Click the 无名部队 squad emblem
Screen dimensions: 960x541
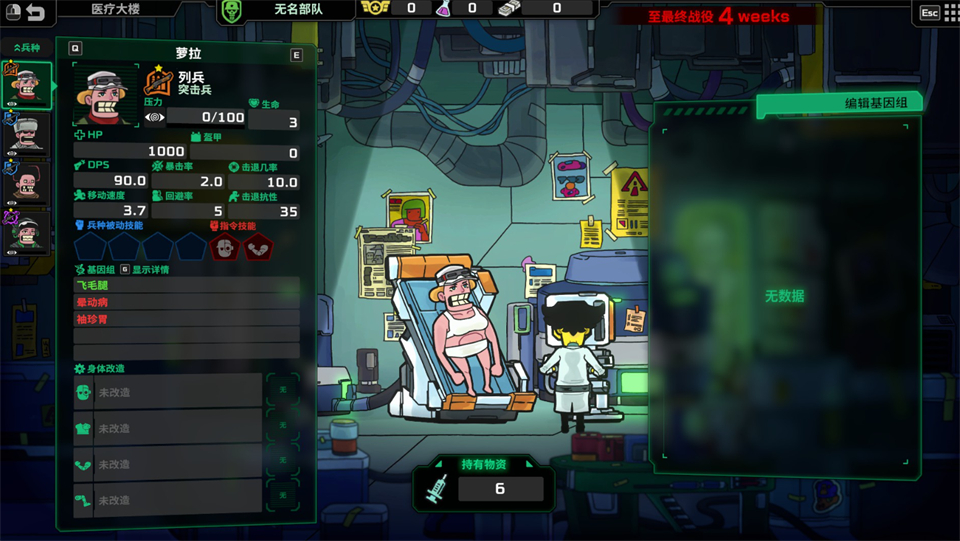233,11
